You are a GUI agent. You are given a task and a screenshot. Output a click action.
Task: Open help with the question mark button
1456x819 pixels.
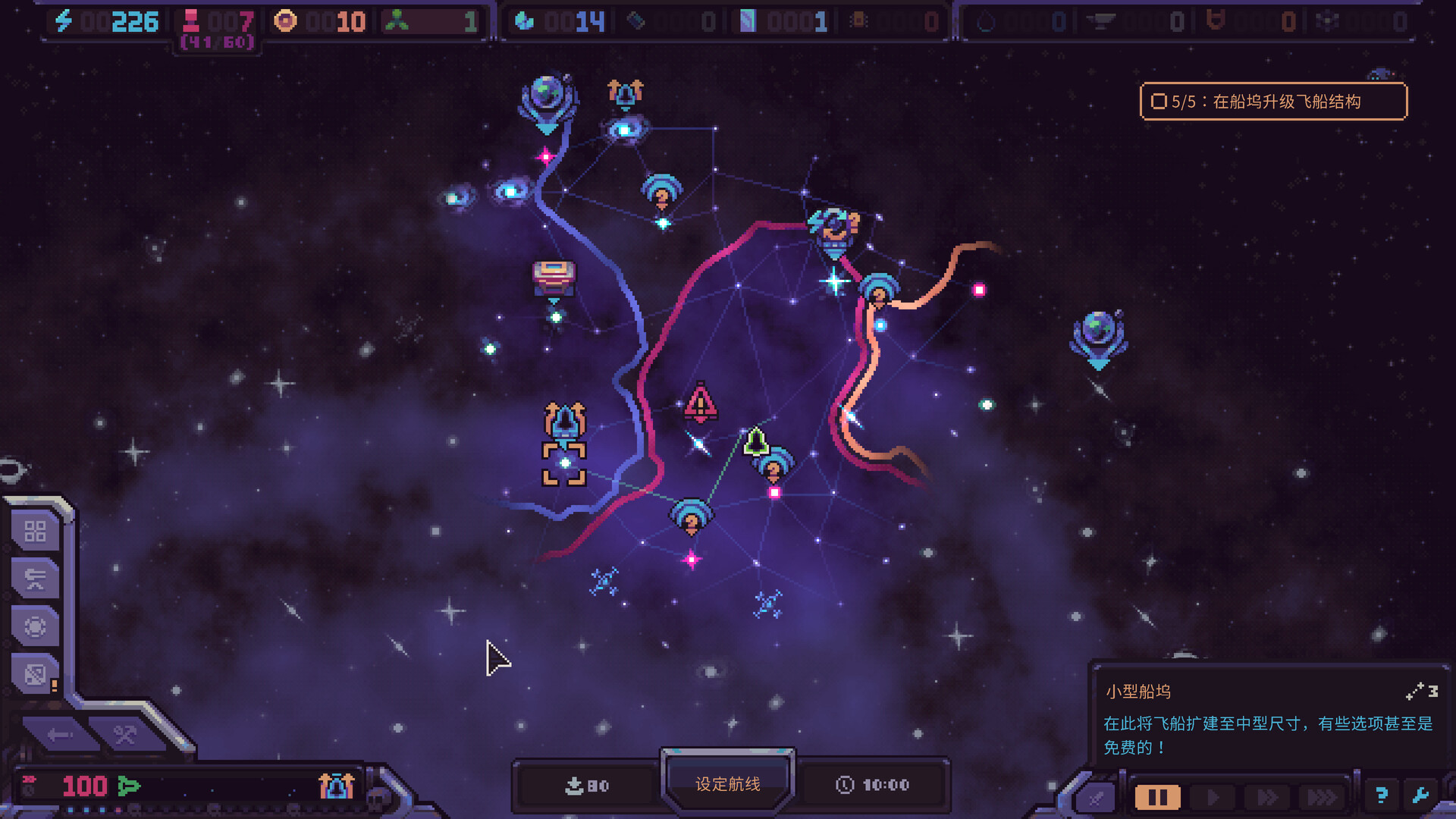[1381, 795]
